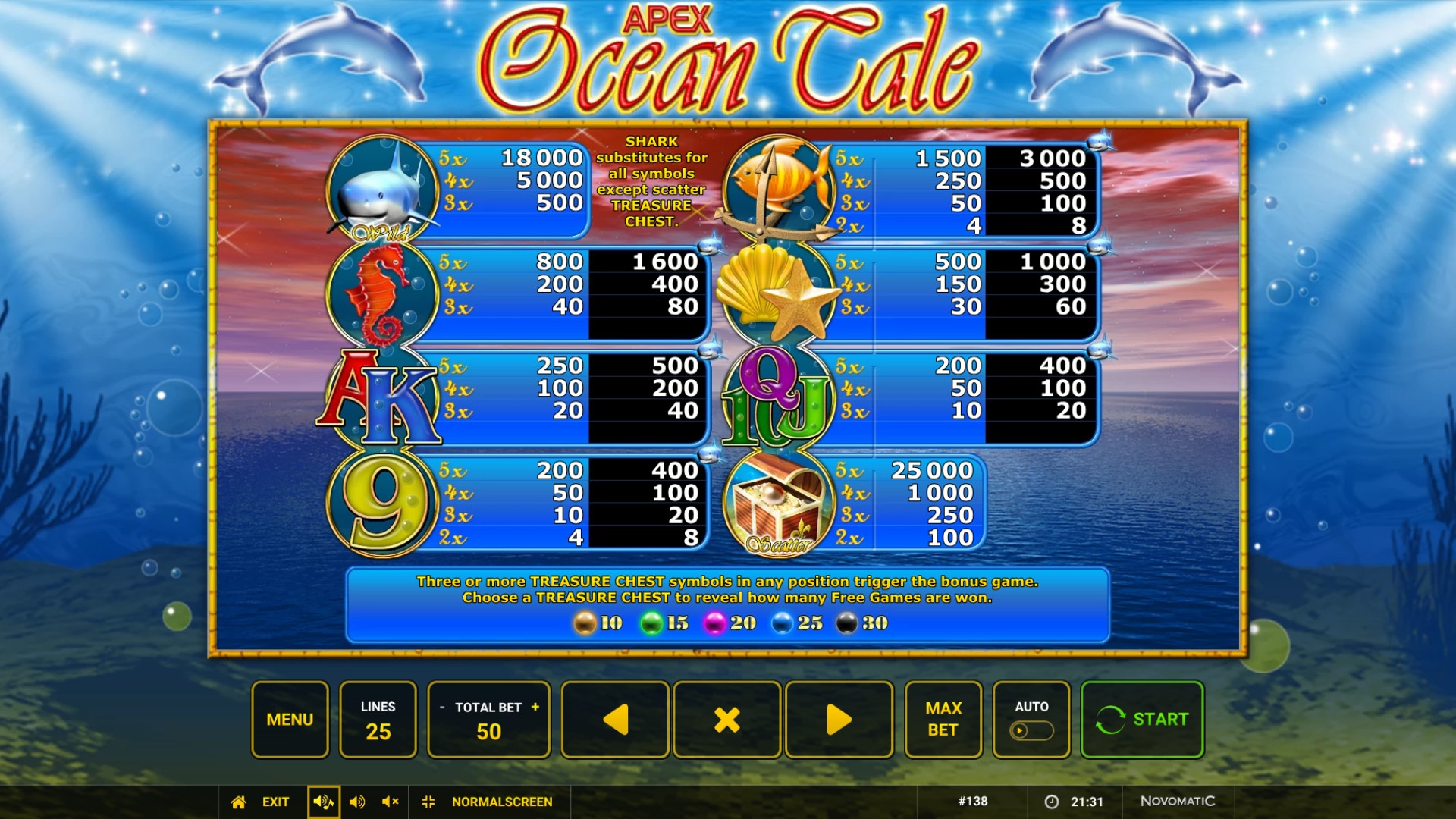Set wager with MAX BET
The height and width of the screenshot is (819, 1456).
943,719
